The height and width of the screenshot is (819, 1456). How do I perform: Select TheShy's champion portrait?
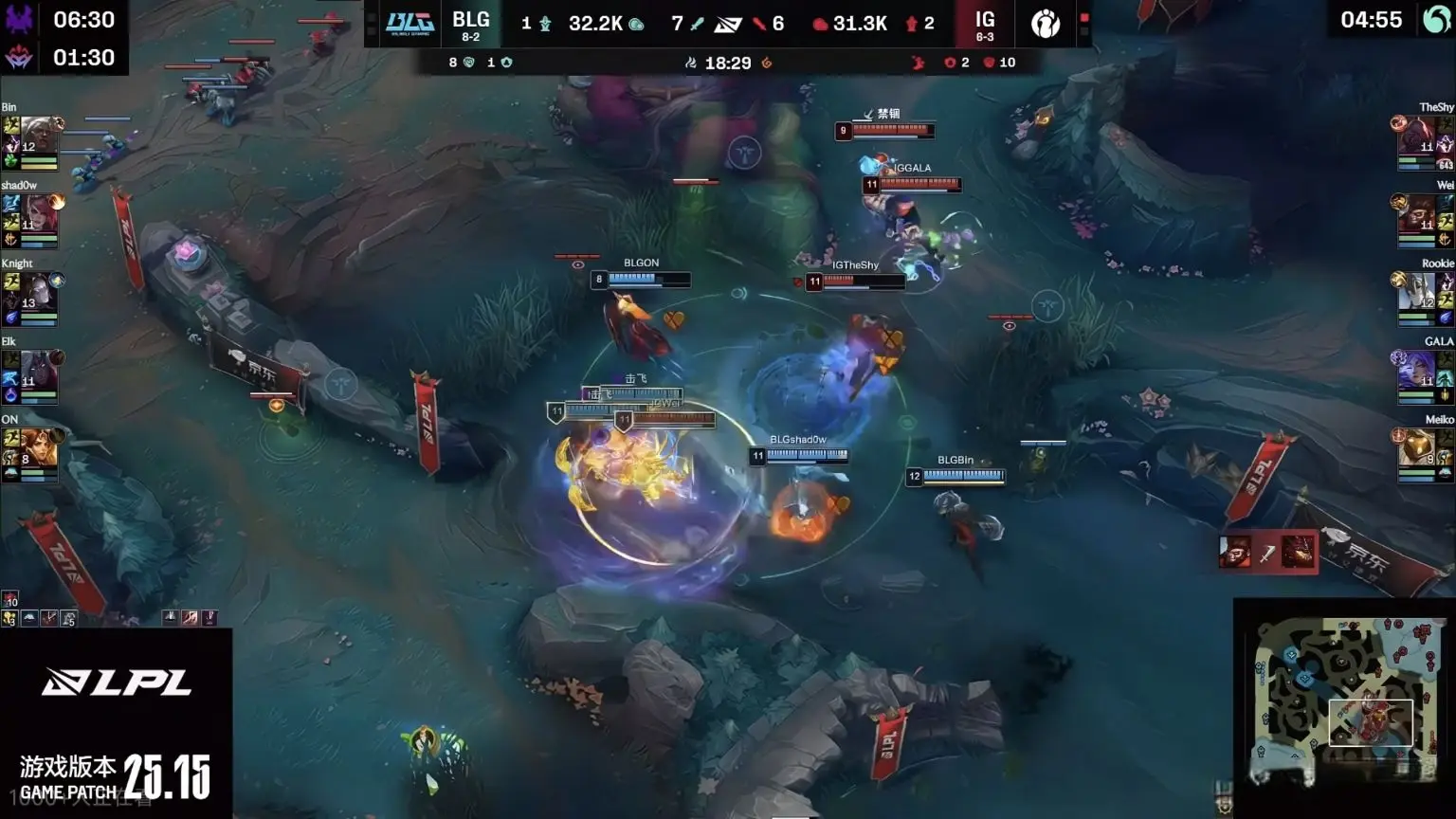click(1417, 137)
